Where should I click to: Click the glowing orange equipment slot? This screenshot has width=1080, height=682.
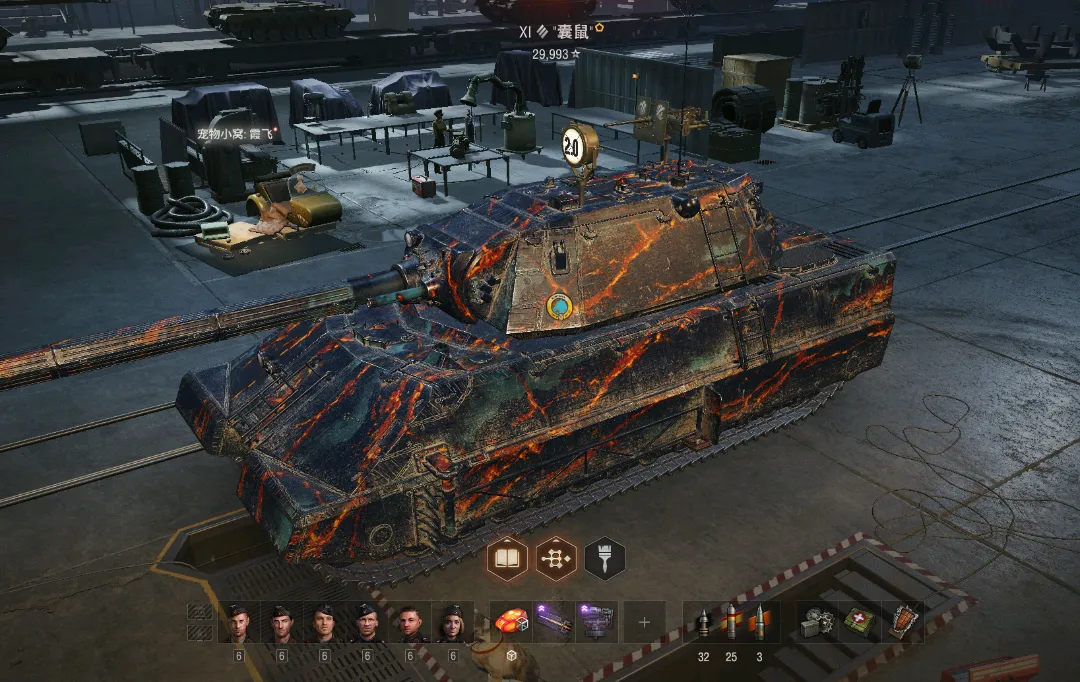pos(511,622)
